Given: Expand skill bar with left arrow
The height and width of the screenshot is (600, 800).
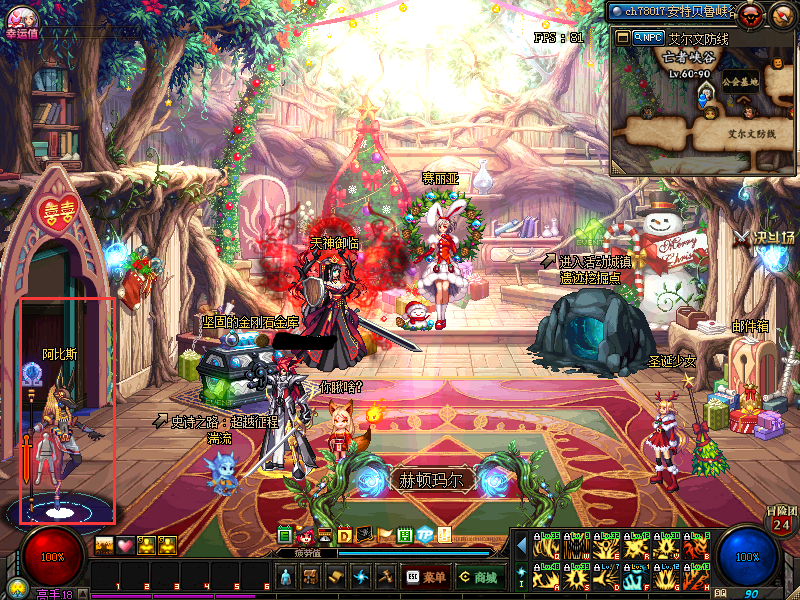Looking at the screenshot, I should point(521,545).
